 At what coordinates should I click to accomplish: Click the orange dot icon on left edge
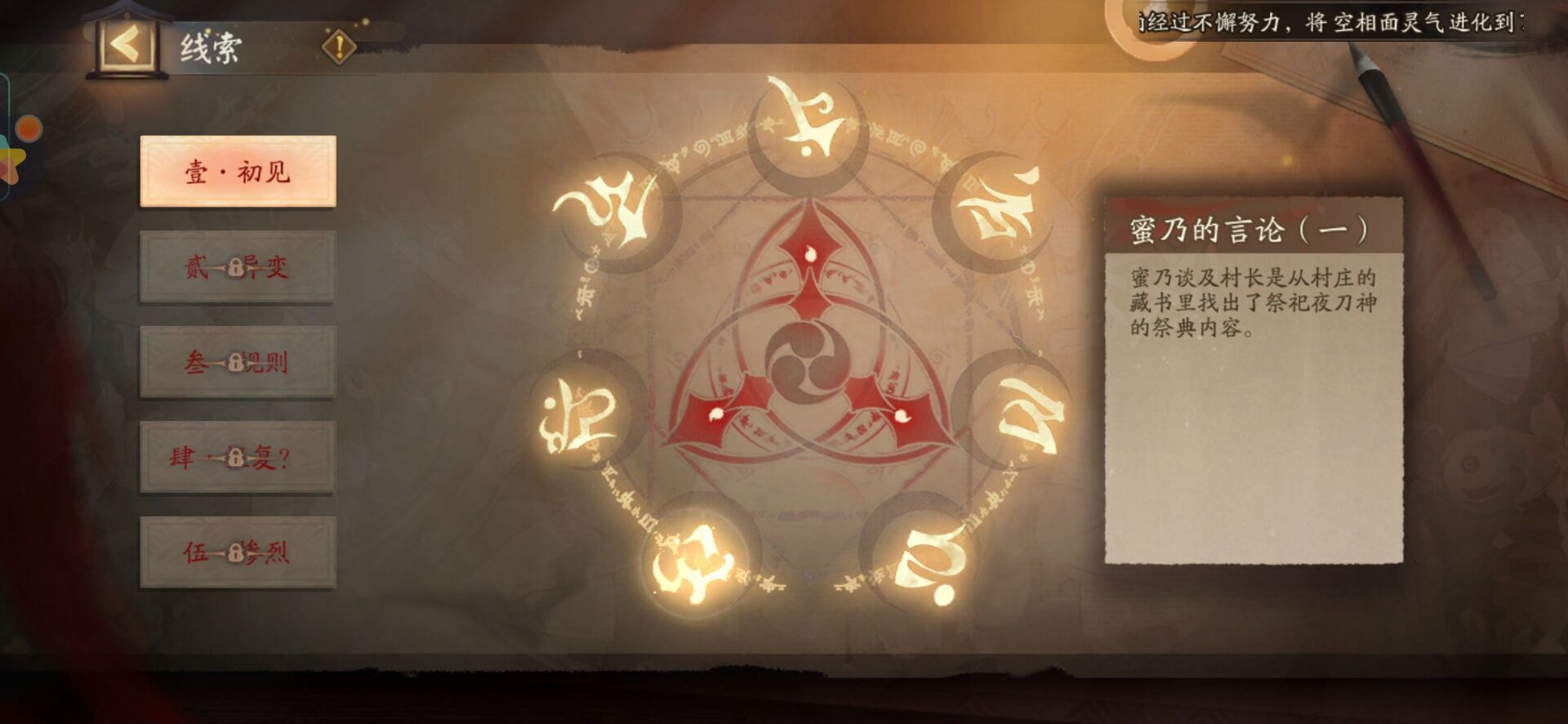pos(30,128)
